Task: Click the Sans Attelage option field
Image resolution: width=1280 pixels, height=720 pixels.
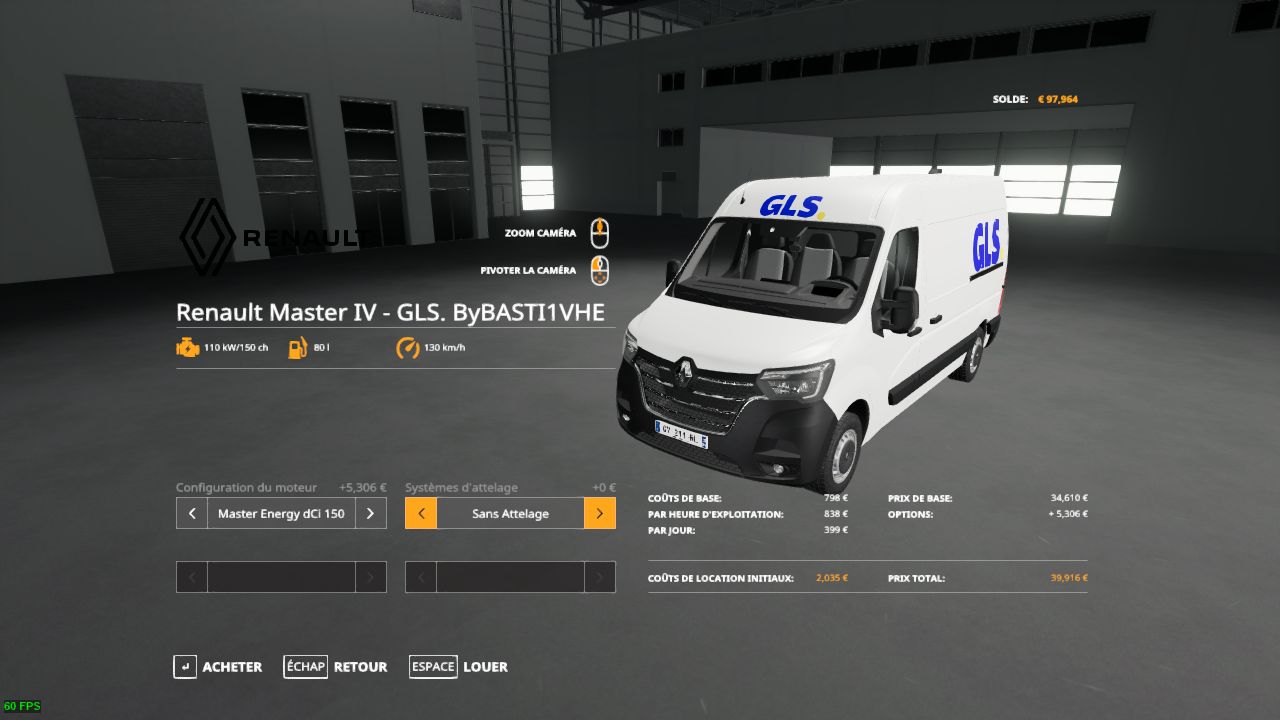Action: pyautogui.click(x=510, y=513)
